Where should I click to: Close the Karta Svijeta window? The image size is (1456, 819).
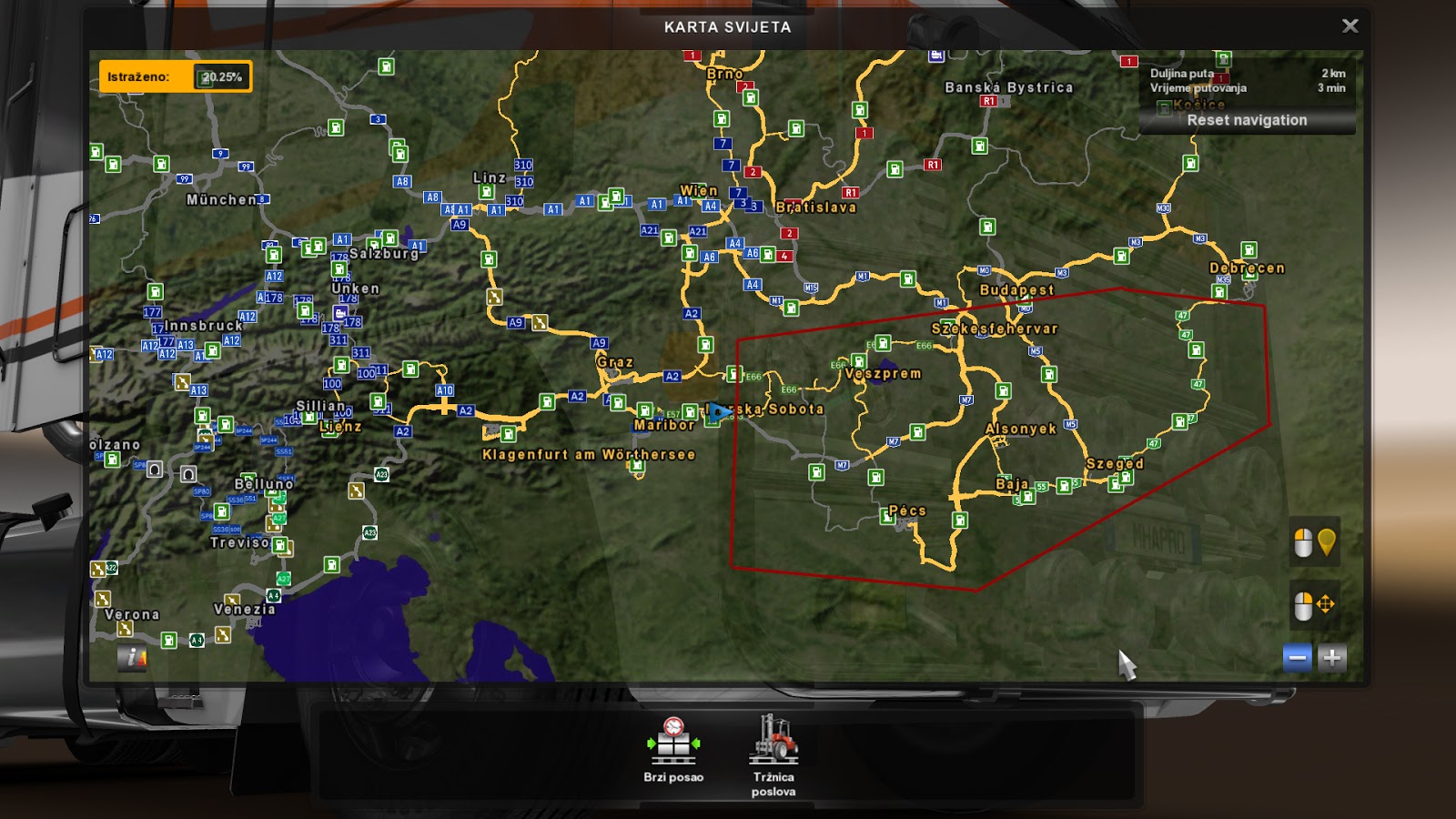[x=1350, y=25]
